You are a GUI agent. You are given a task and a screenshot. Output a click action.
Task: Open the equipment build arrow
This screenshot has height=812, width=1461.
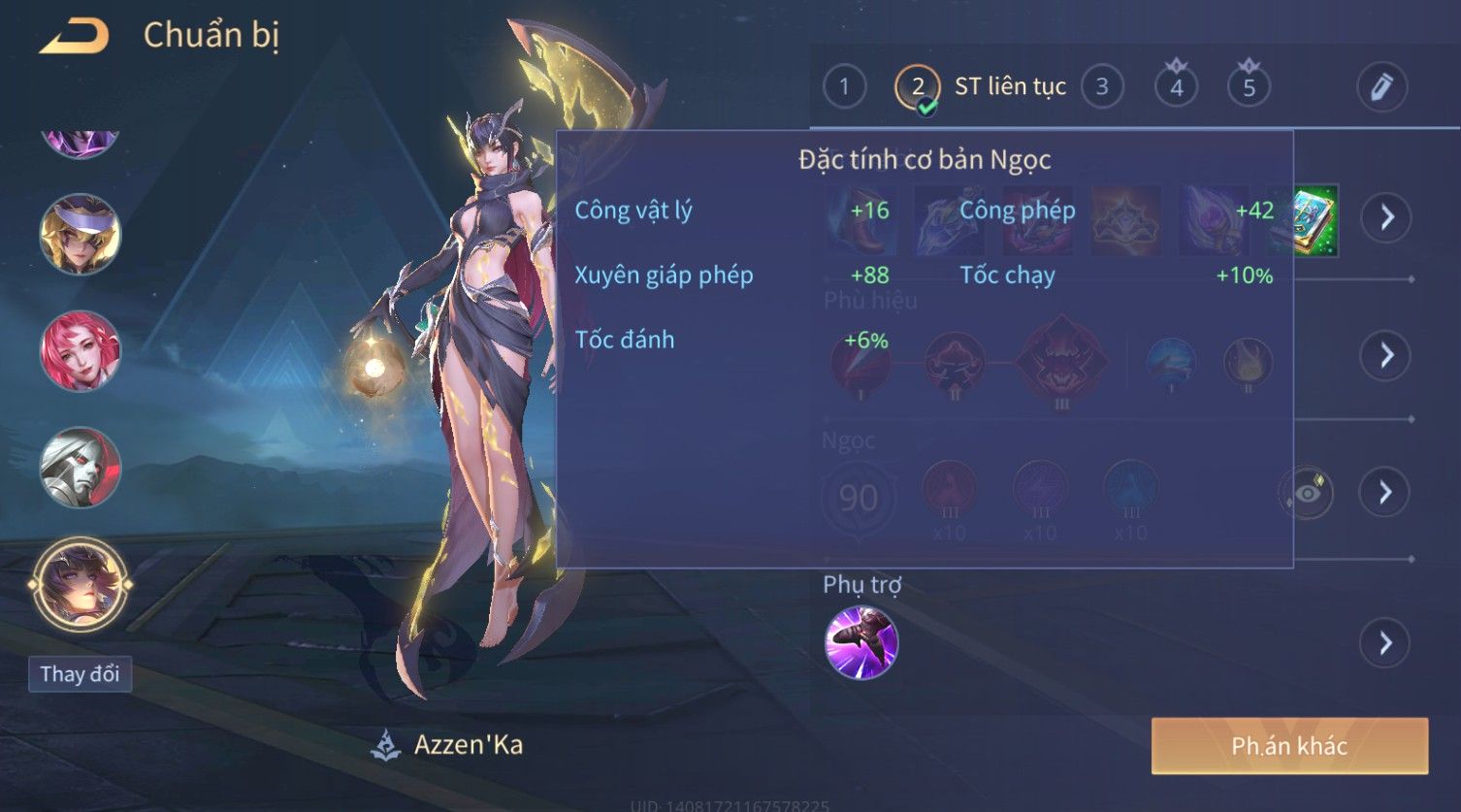pos(1385,217)
